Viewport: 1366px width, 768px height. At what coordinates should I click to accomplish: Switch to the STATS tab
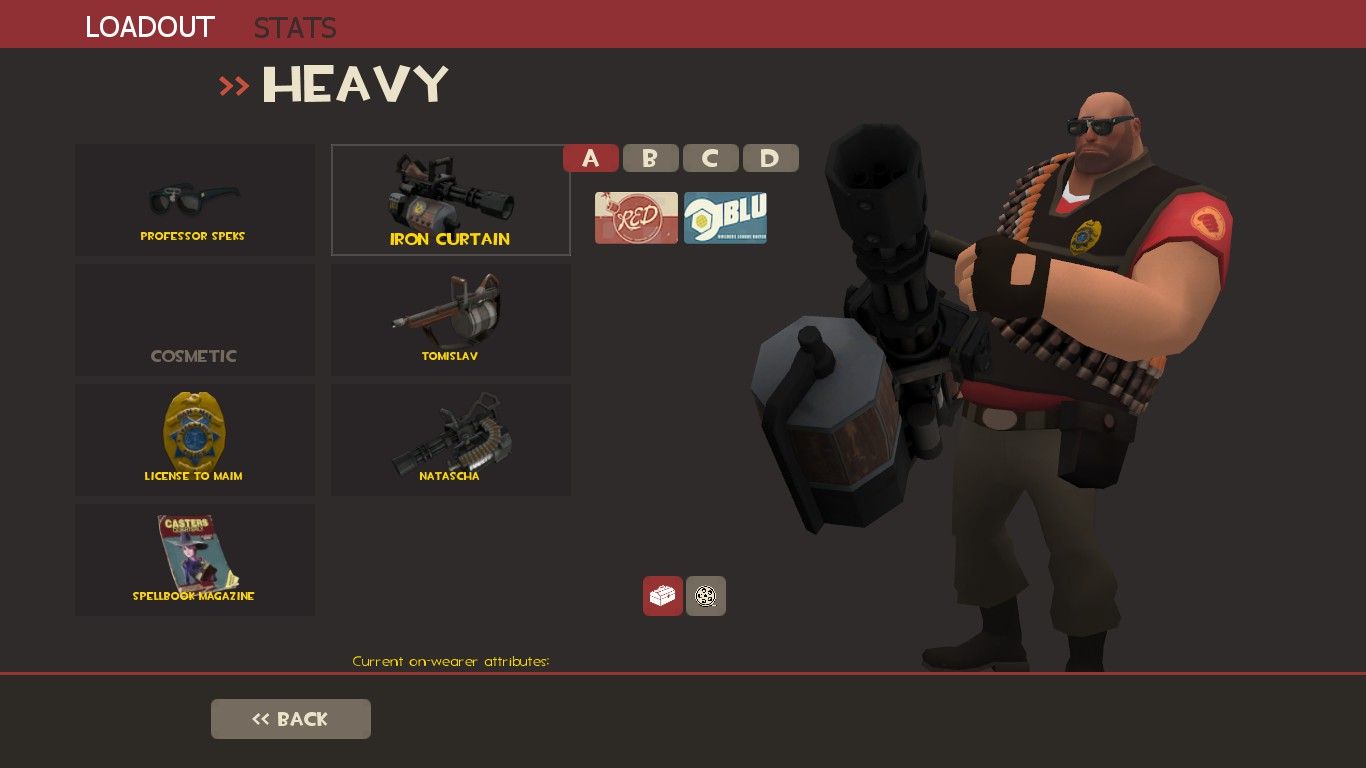click(294, 27)
